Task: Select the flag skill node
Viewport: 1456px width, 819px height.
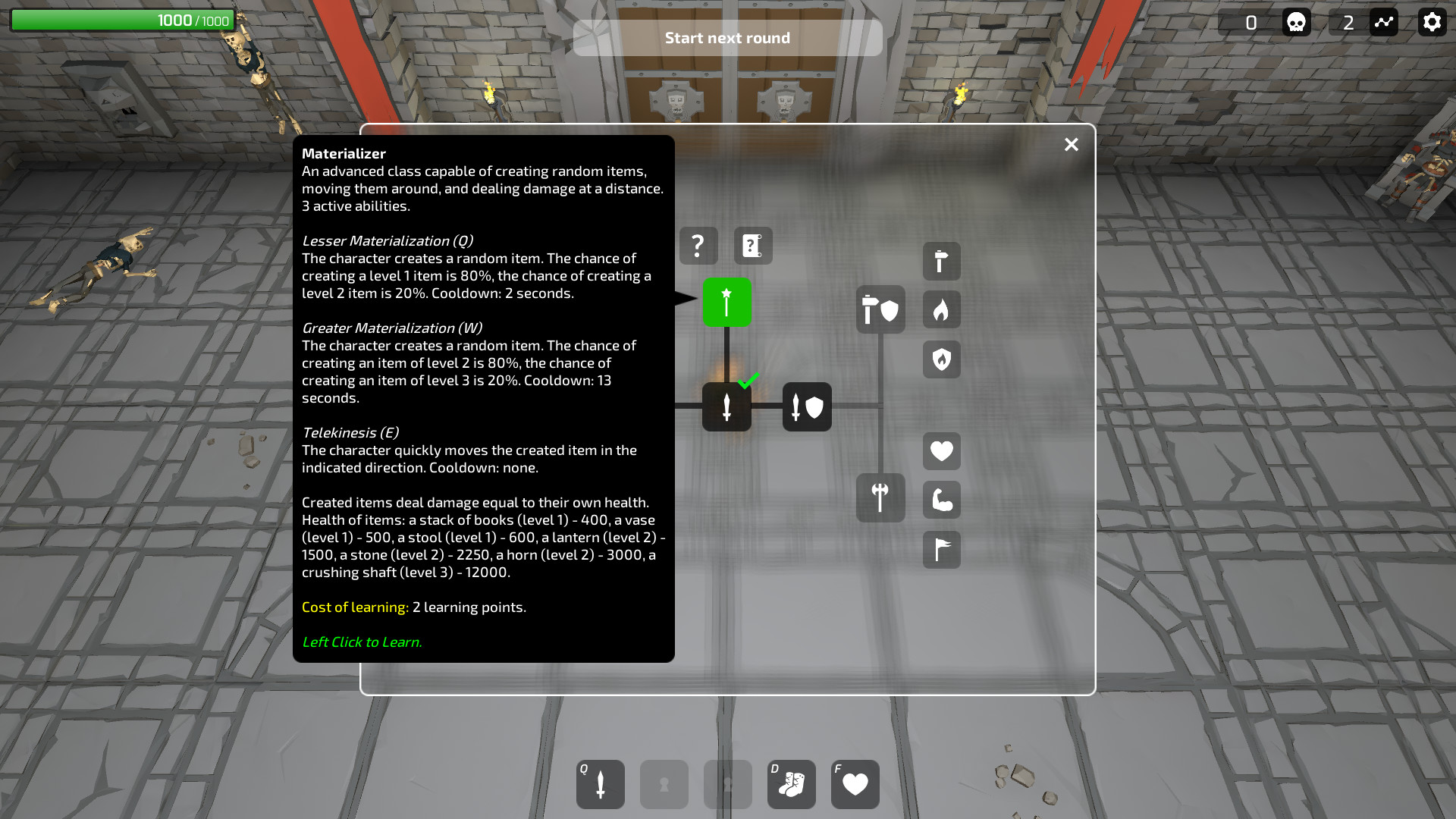Action: [941, 550]
